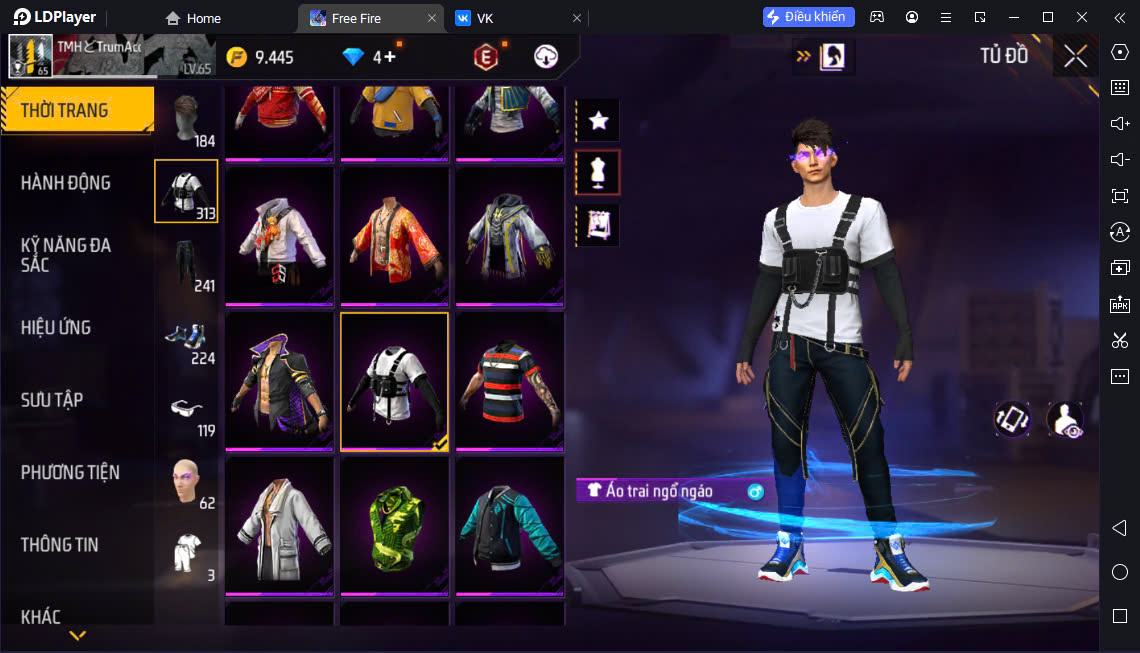Select the green snake pattern vest
Screen dimensions: 1140x653
click(394, 526)
